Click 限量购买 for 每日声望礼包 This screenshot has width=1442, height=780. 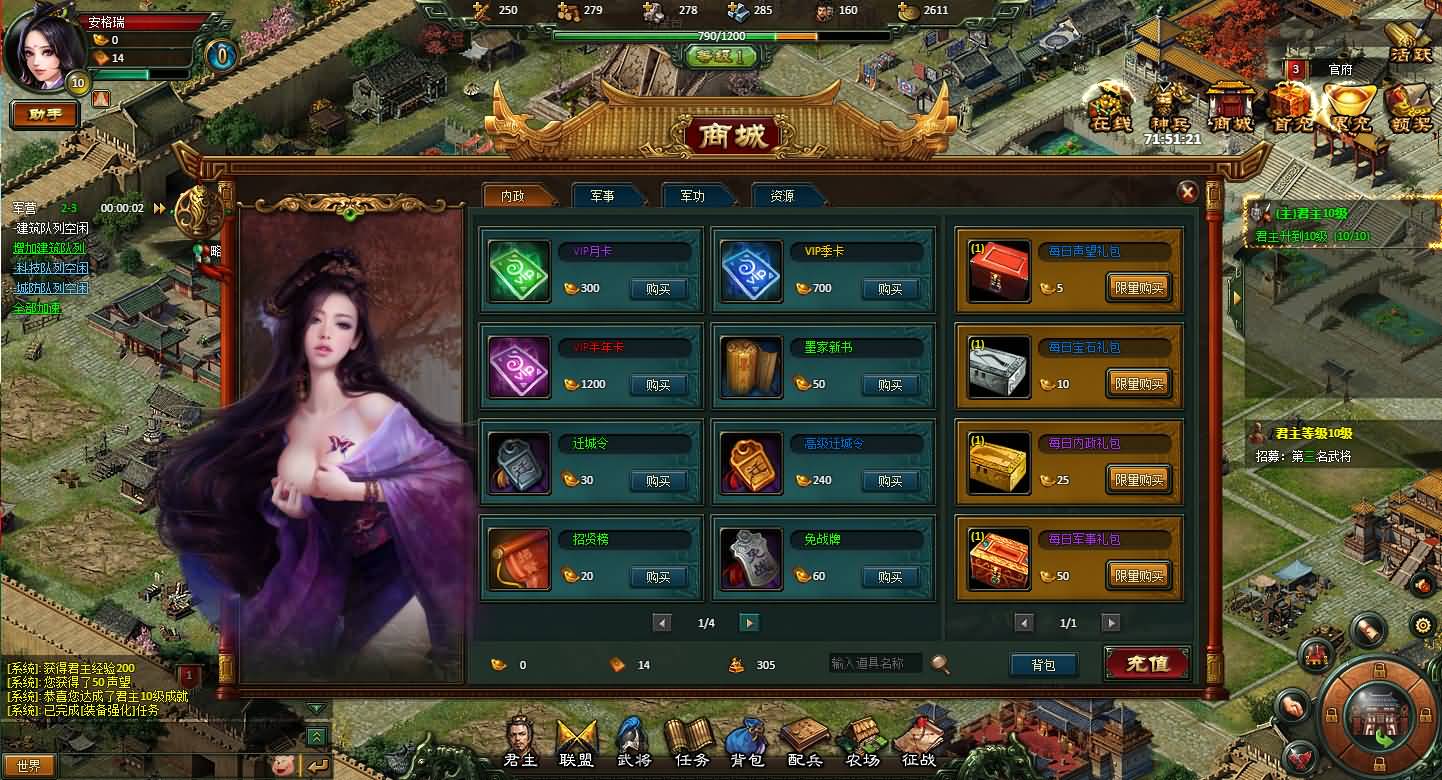pos(1138,289)
